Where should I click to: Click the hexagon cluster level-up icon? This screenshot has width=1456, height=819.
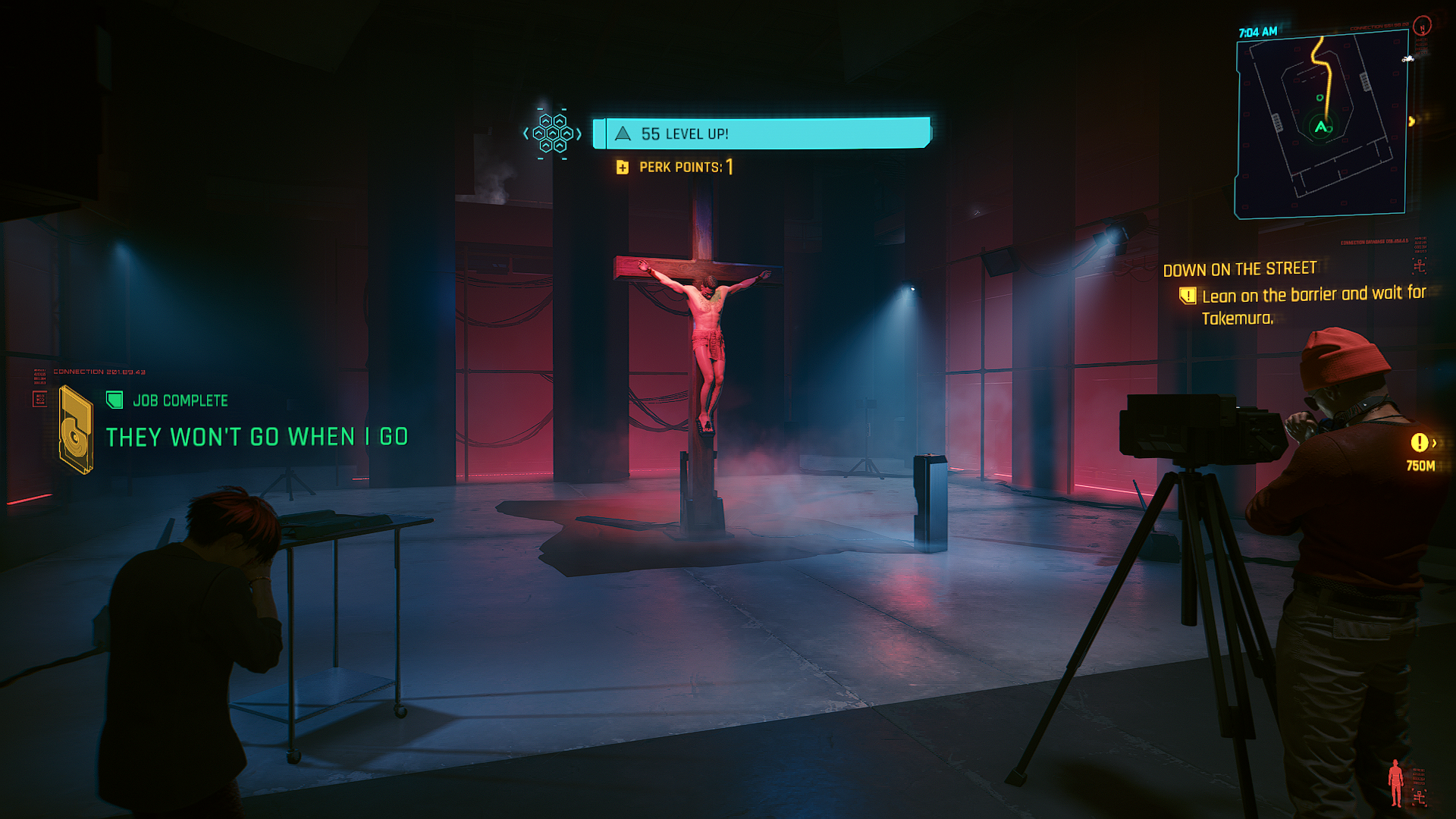[x=553, y=133]
